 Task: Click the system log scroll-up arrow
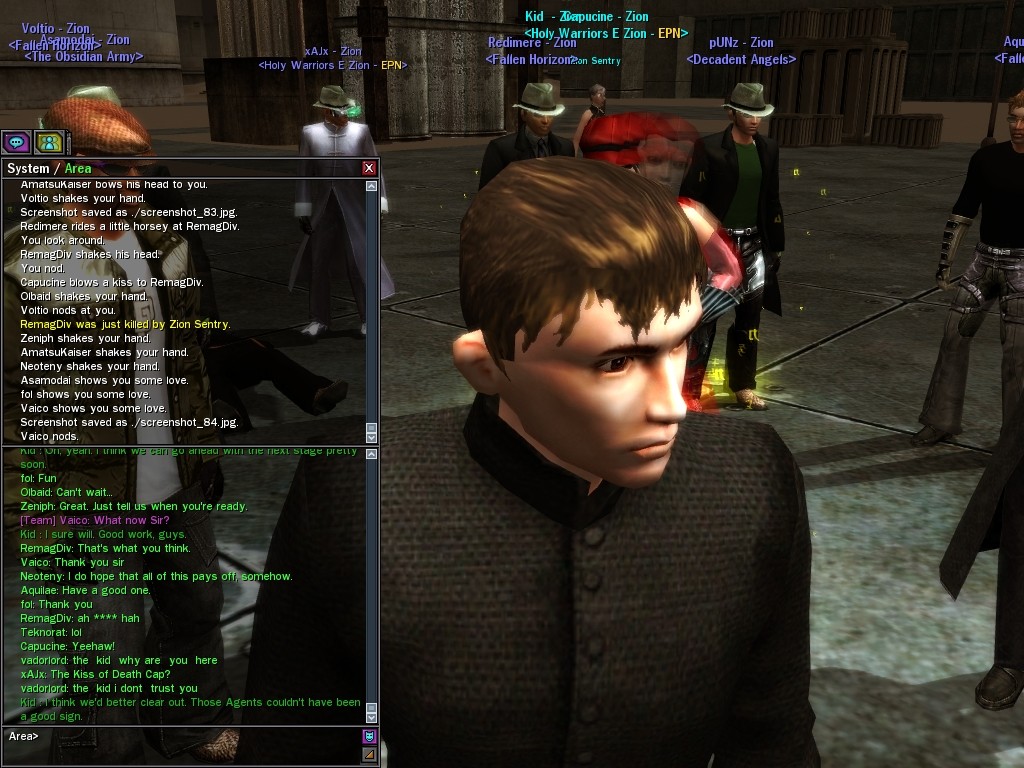[x=372, y=186]
